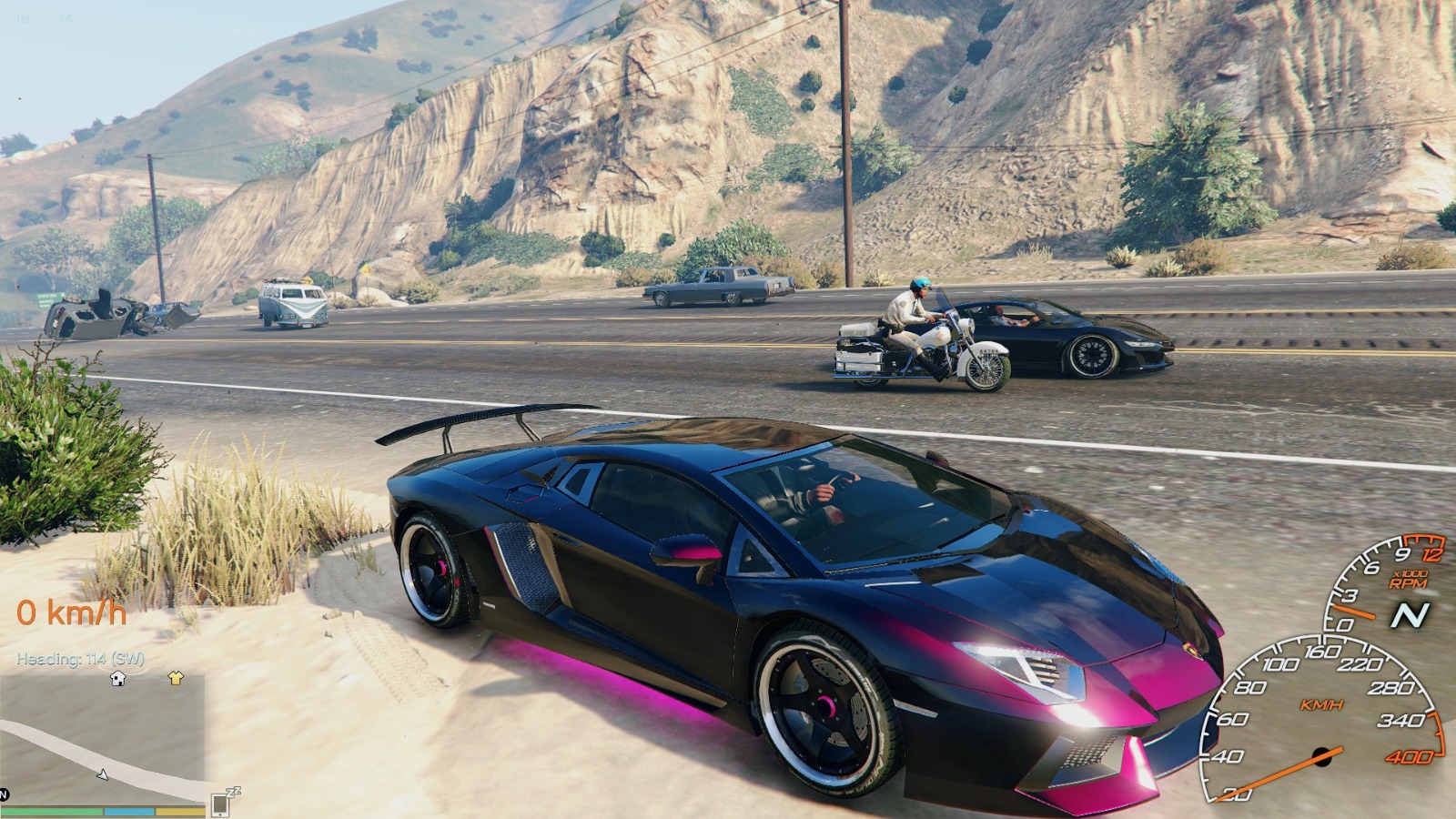Click the gear indicator N on the tachometer
1456x819 pixels.
pos(1411,615)
